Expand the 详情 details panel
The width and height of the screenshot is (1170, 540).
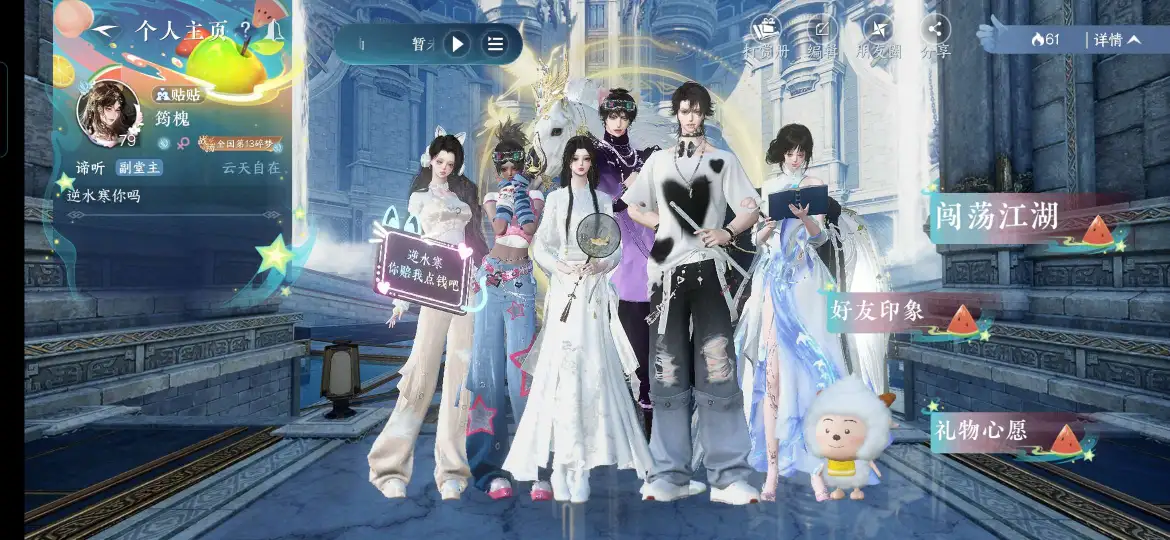pos(1116,40)
